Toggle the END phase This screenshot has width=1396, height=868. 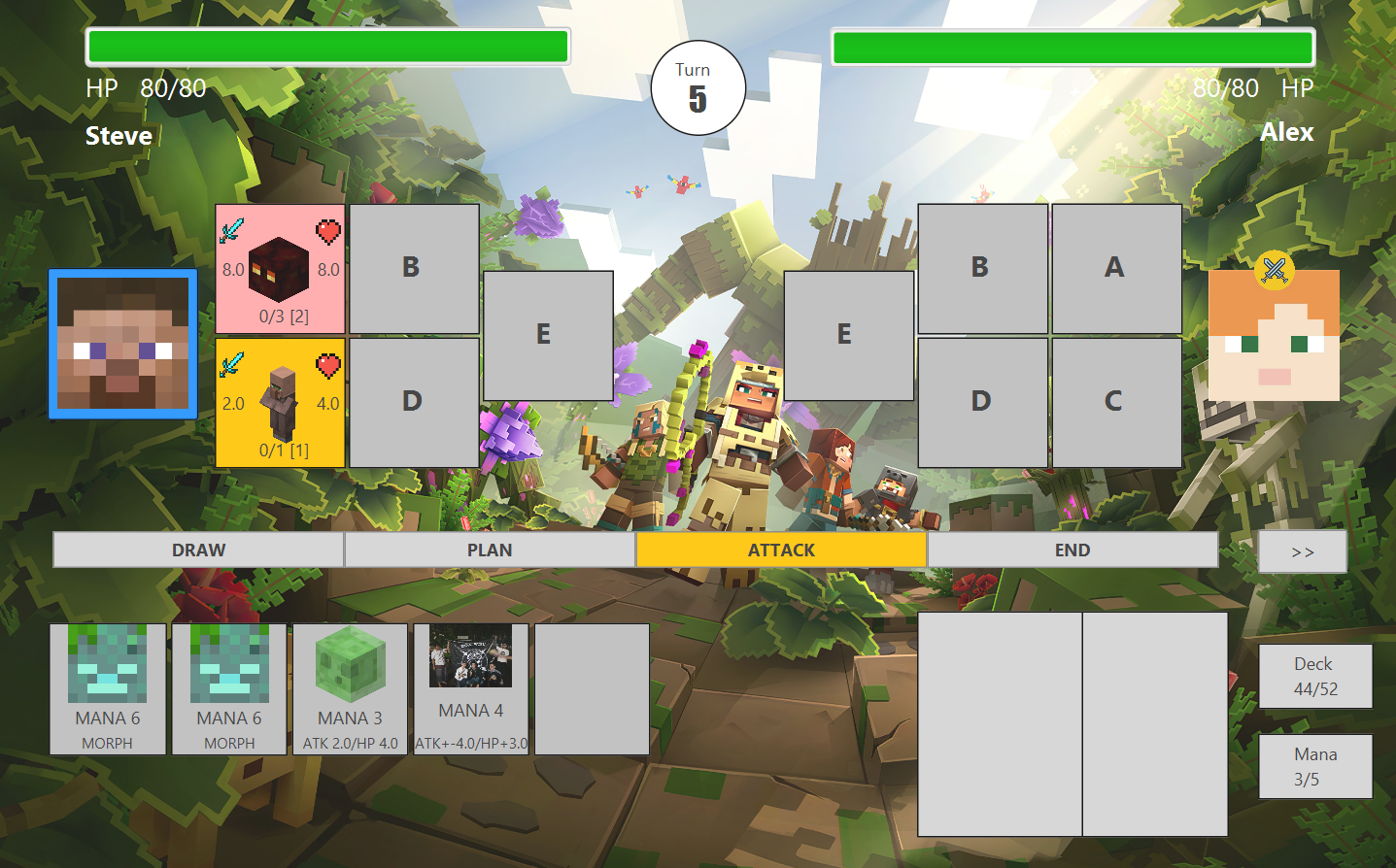(1073, 550)
